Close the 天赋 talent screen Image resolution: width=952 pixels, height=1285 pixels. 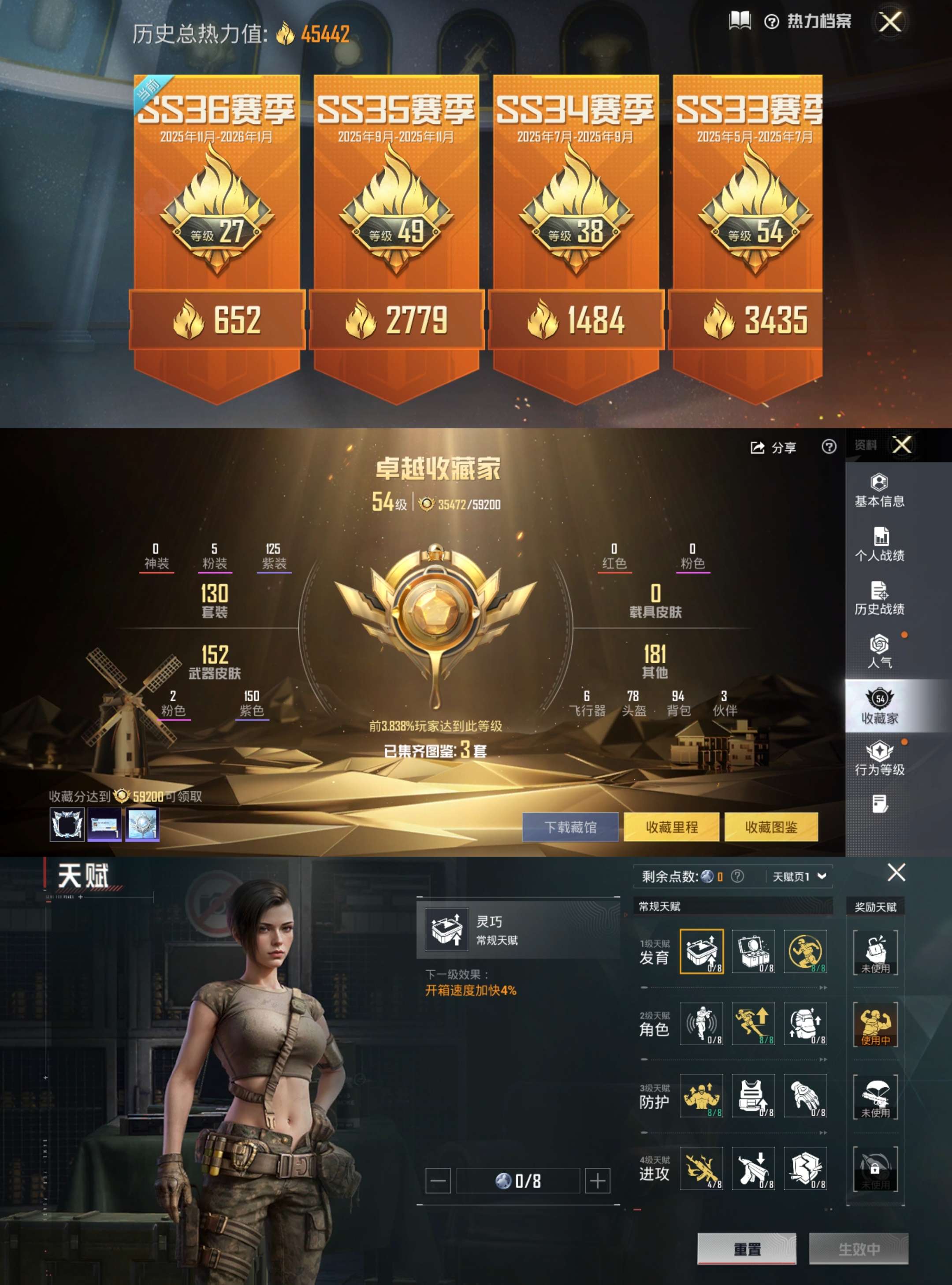(x=896, y=873)
